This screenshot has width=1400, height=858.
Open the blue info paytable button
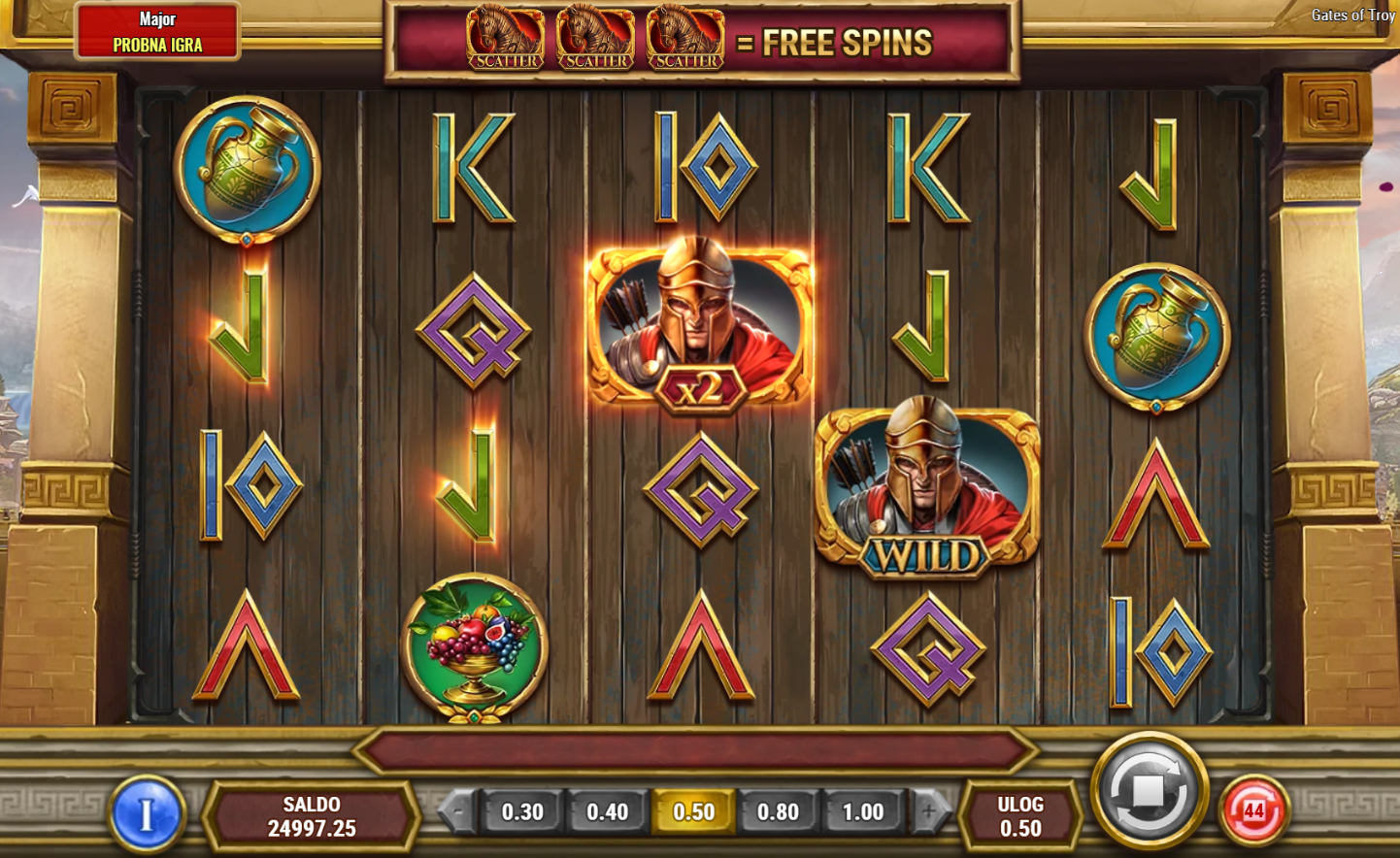[147, 813]
